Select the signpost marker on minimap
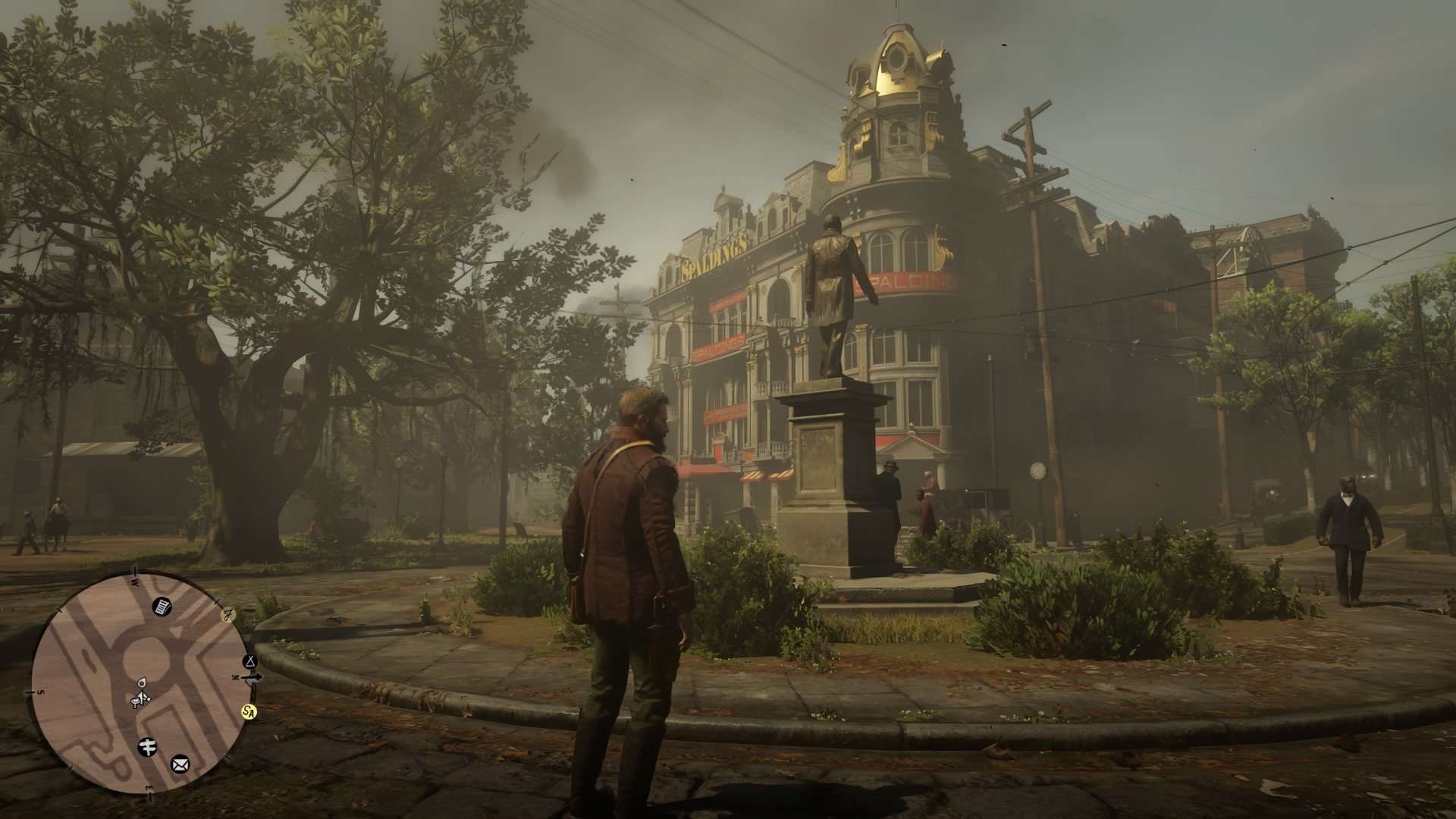1456x819 pixels. click(x=148, y=746)
